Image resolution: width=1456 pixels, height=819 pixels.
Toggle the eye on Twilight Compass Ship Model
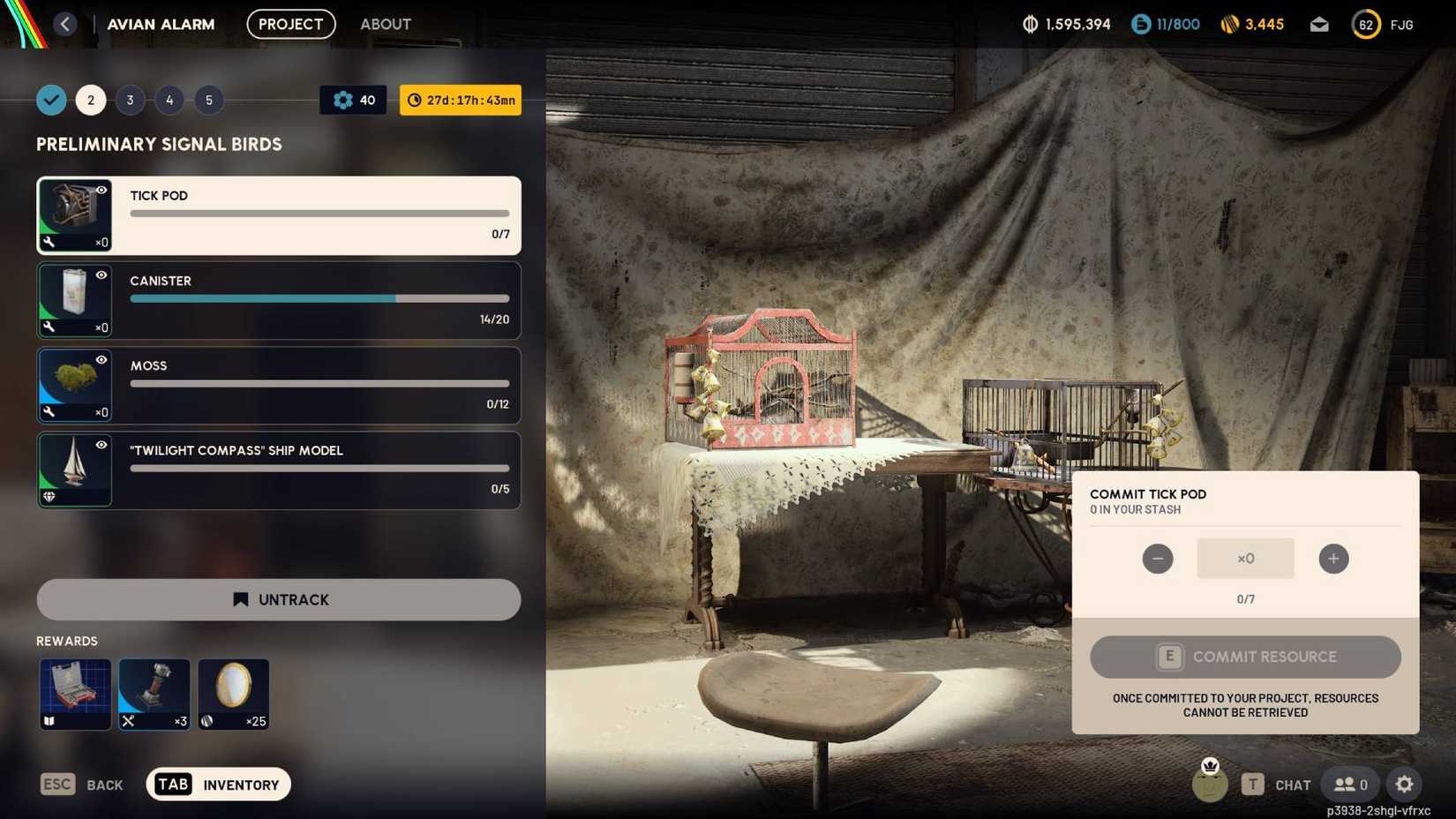pos(102,446)
